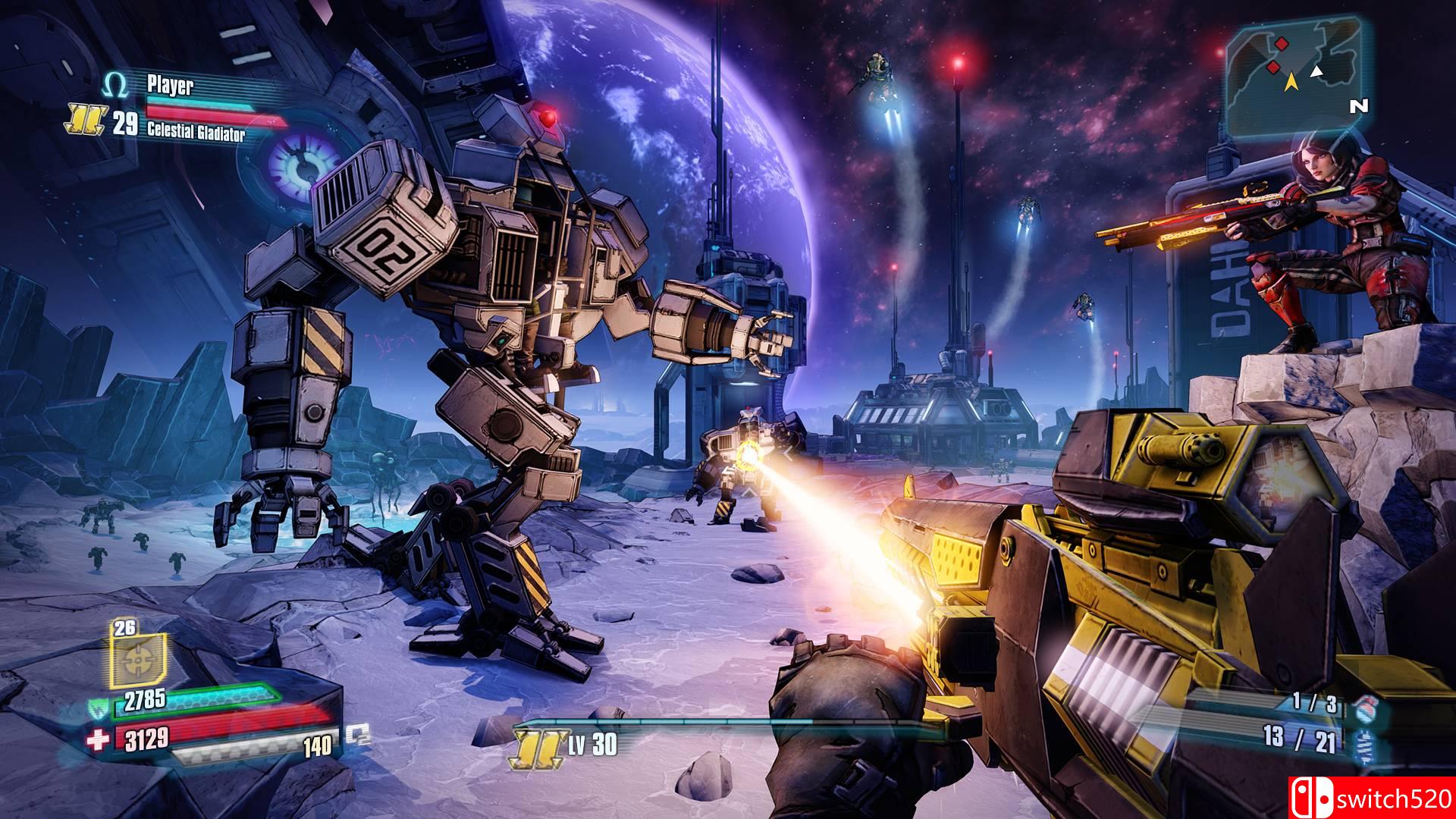Select the co-op teammate name Player

[170, 86]
